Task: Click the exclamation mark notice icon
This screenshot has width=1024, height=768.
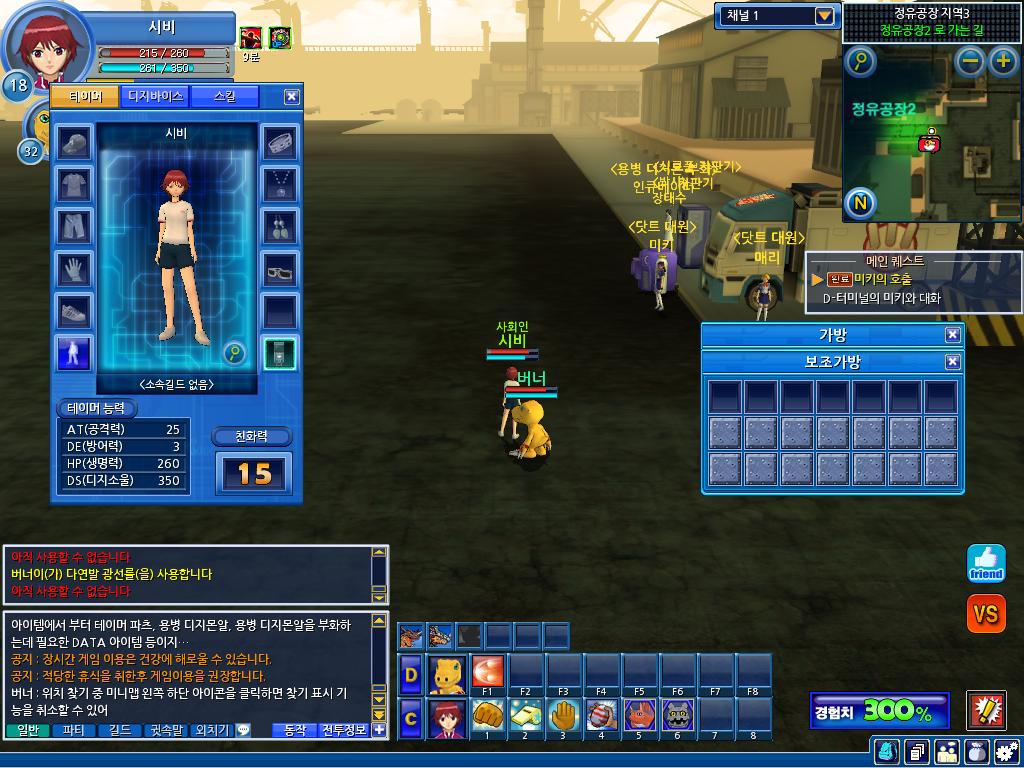Action: tap(986, 710)
